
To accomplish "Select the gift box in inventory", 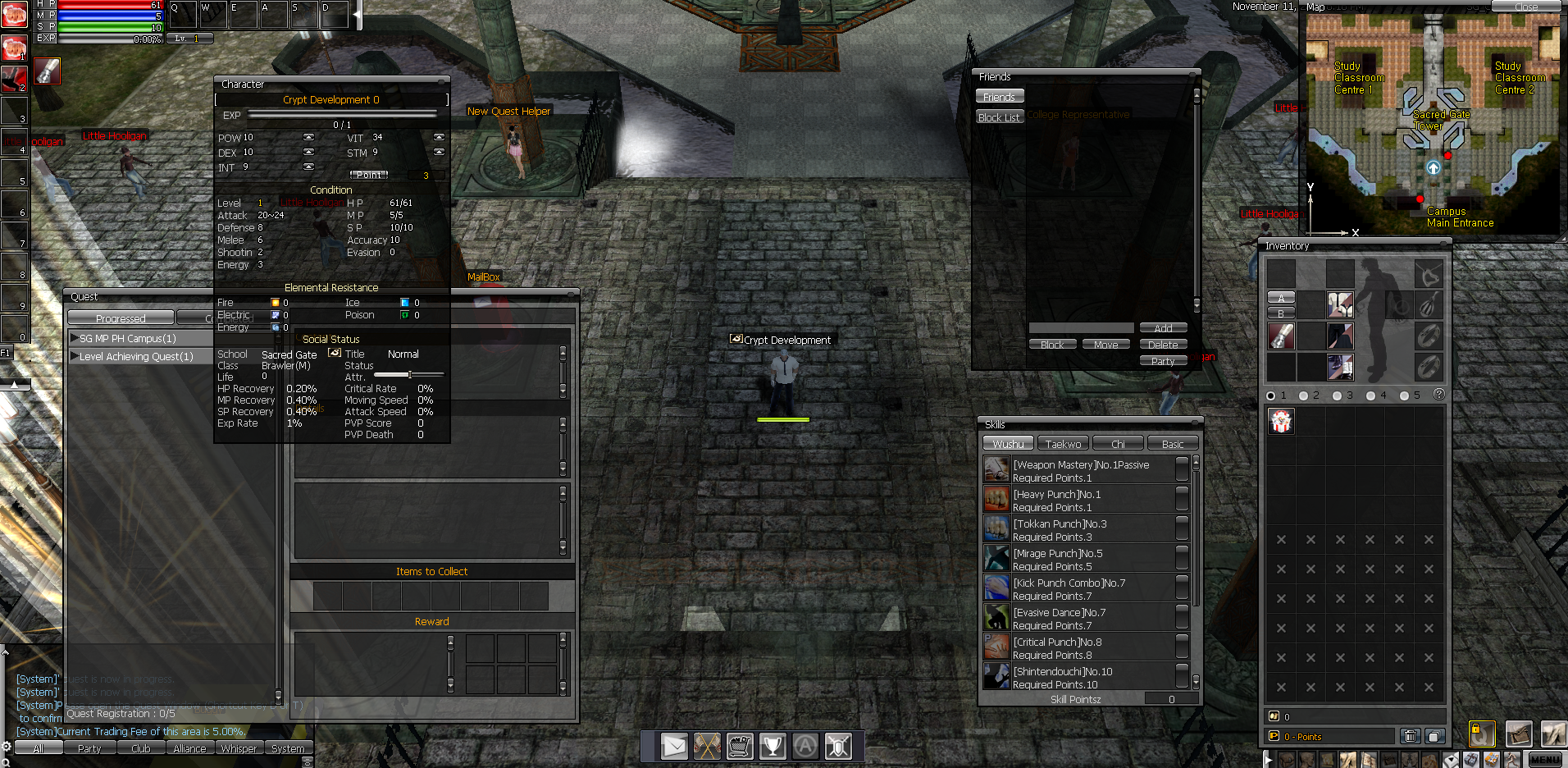I will coord(1281,422).
